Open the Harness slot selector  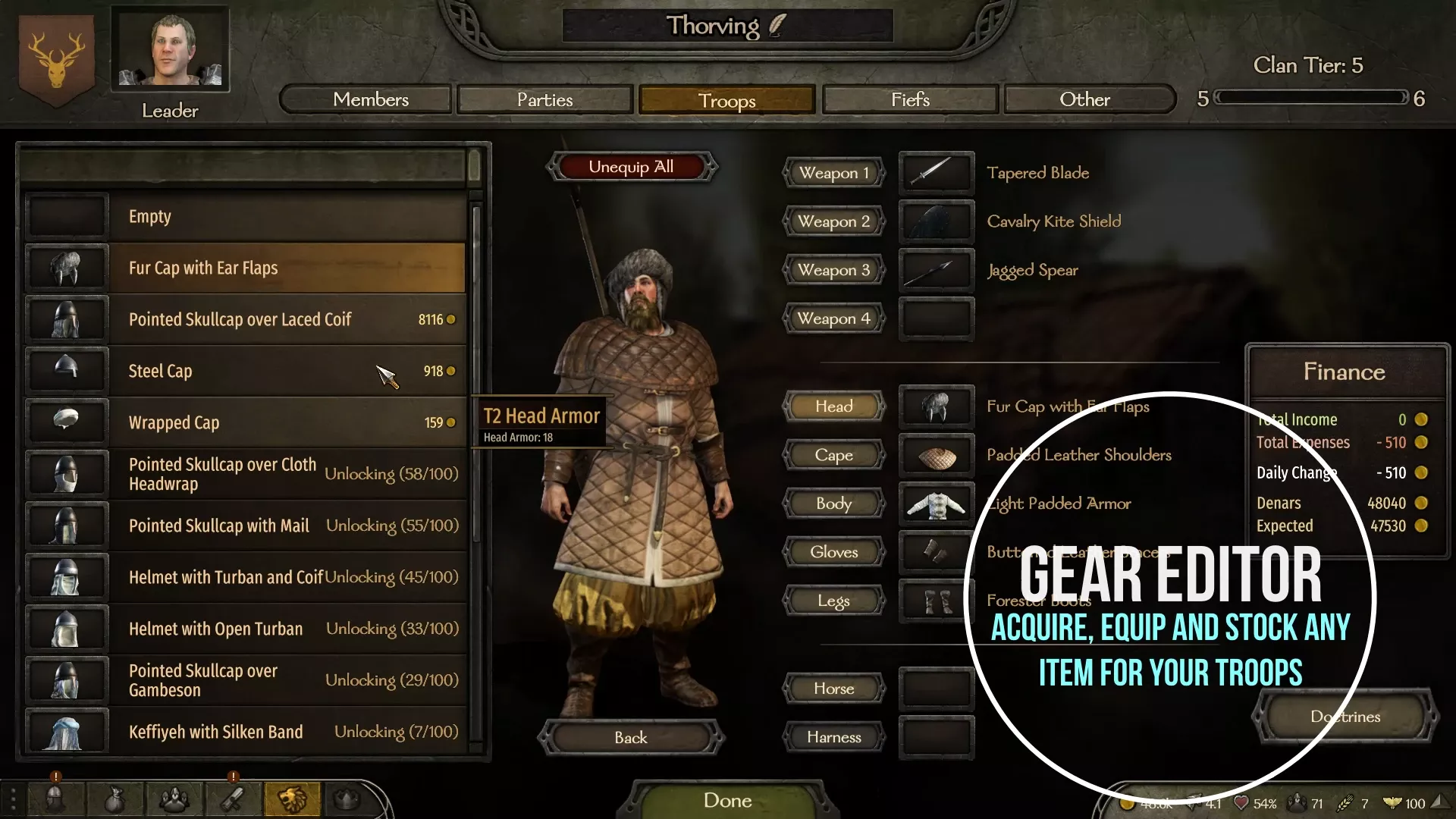[x=833, y=736]
